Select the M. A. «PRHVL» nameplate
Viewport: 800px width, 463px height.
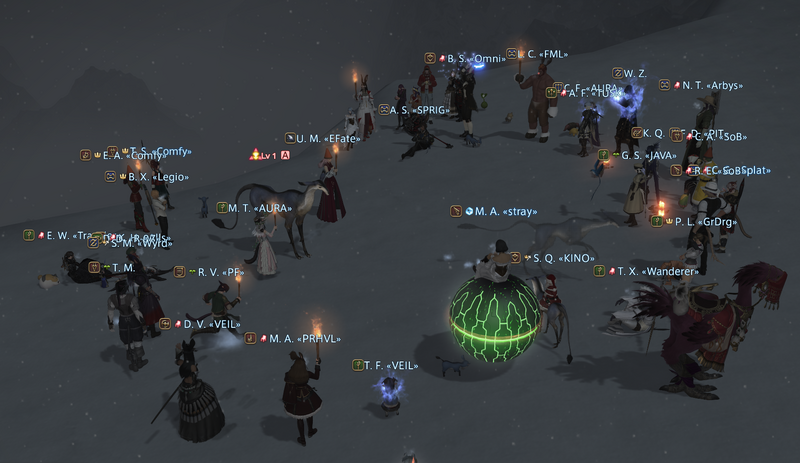coord(297,338)
